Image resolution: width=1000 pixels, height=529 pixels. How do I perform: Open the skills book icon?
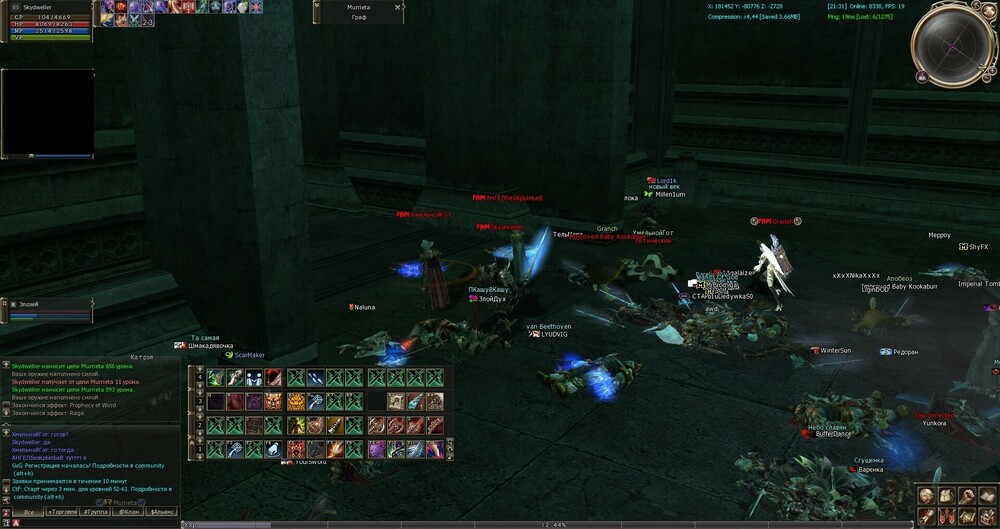click(x=987, y=496)
